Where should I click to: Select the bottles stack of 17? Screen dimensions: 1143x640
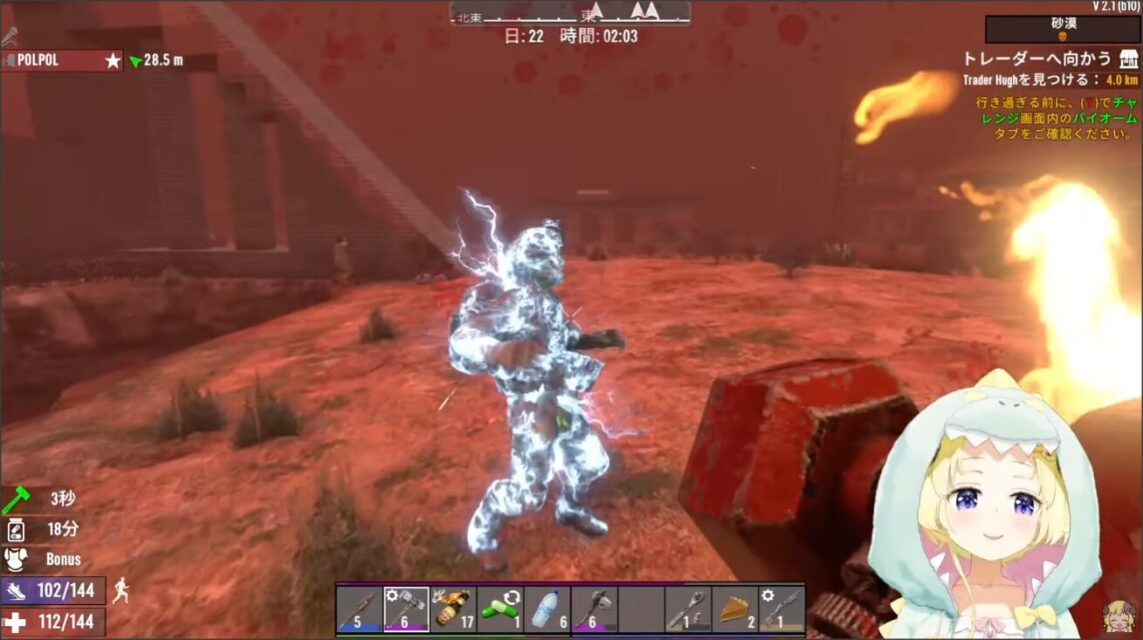pyautogui.click(x=453, y=608)
